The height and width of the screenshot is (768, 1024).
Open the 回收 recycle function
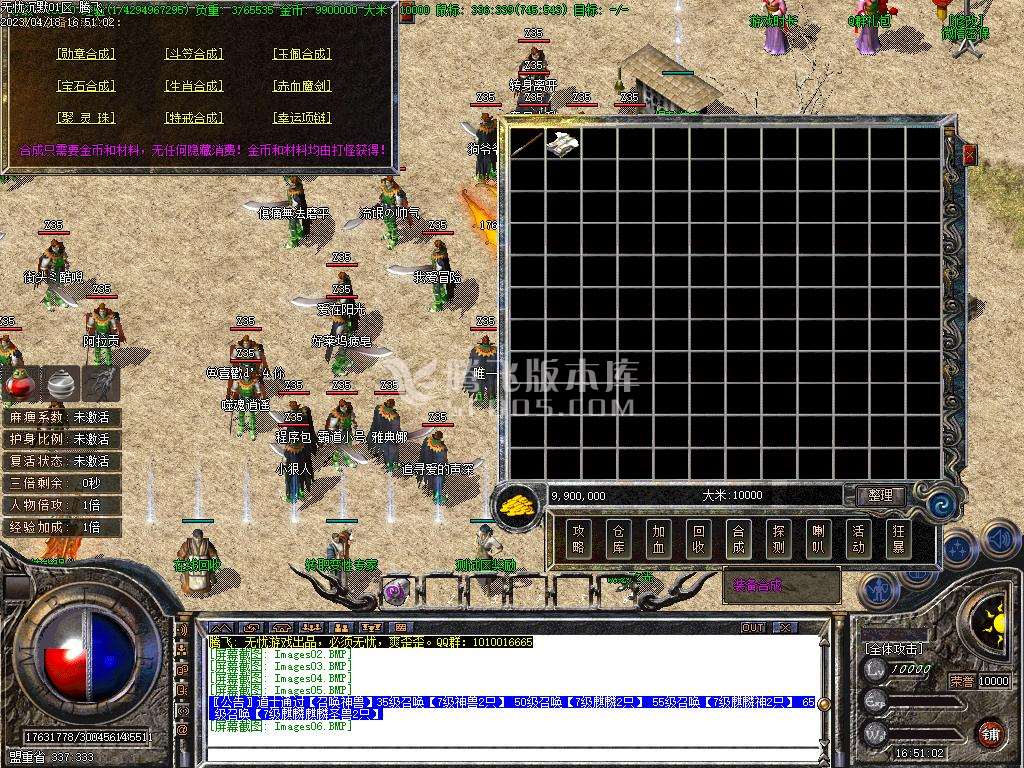[x=698, y=540]
